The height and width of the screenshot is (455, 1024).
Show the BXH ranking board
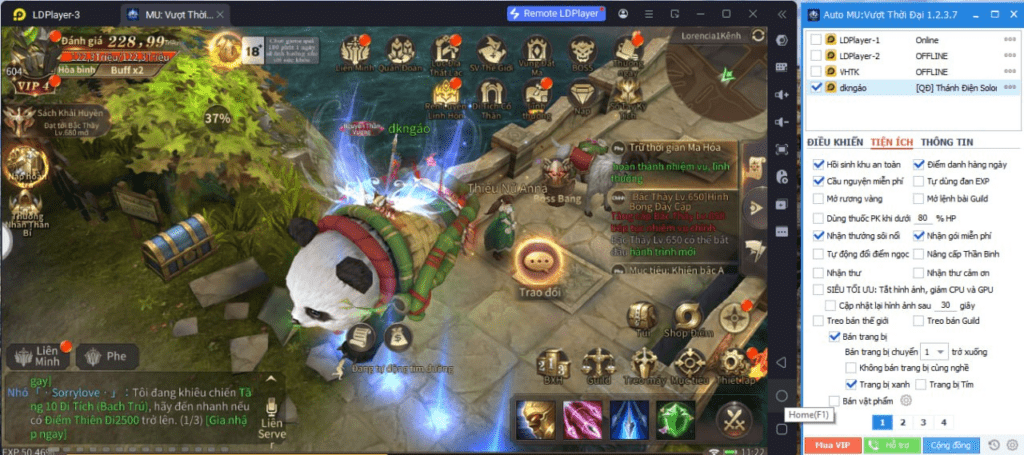(x=553, y=364)
